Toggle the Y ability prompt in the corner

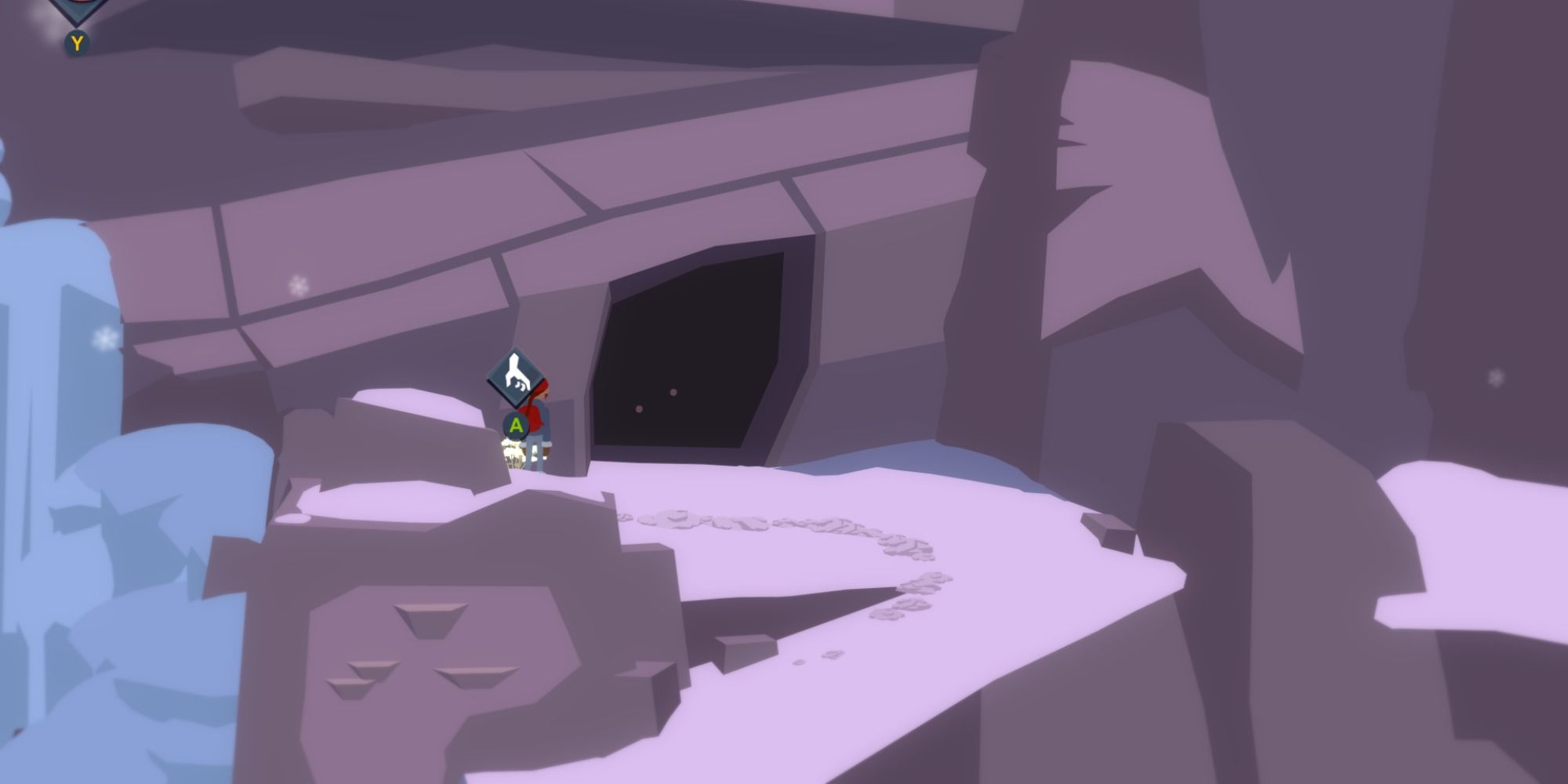coord(76,41)
